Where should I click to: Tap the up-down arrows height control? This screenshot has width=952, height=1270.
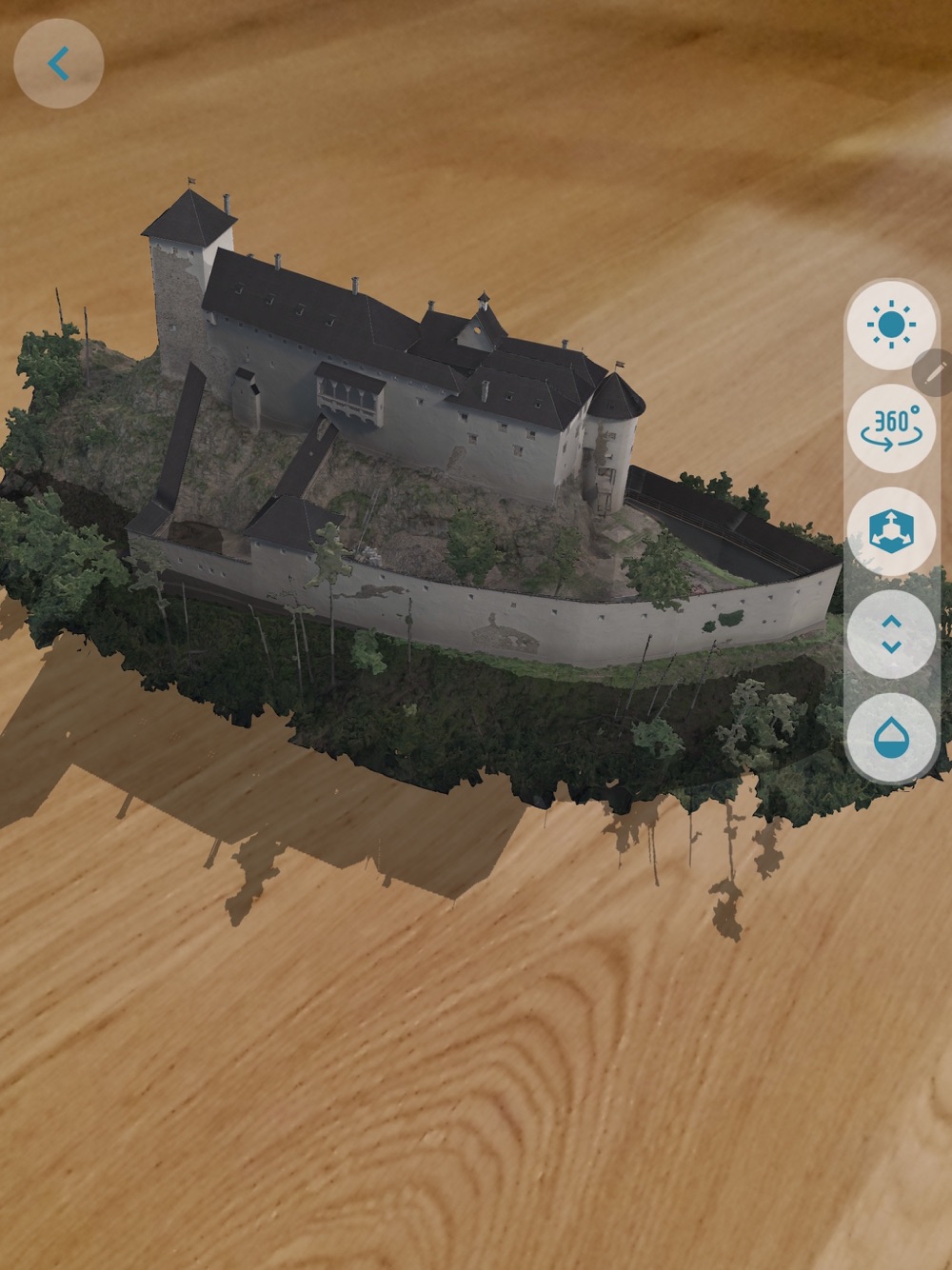[x=891, y=634]
